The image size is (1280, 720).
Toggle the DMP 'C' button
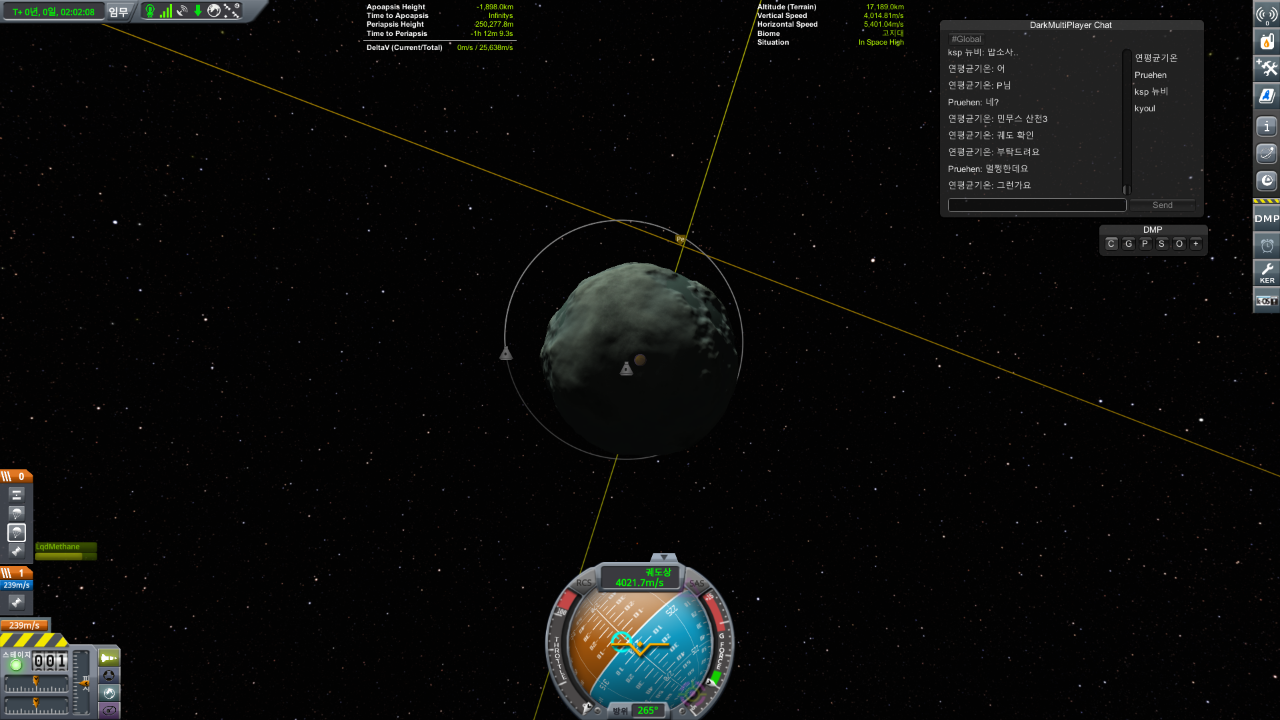point(1111,244)
